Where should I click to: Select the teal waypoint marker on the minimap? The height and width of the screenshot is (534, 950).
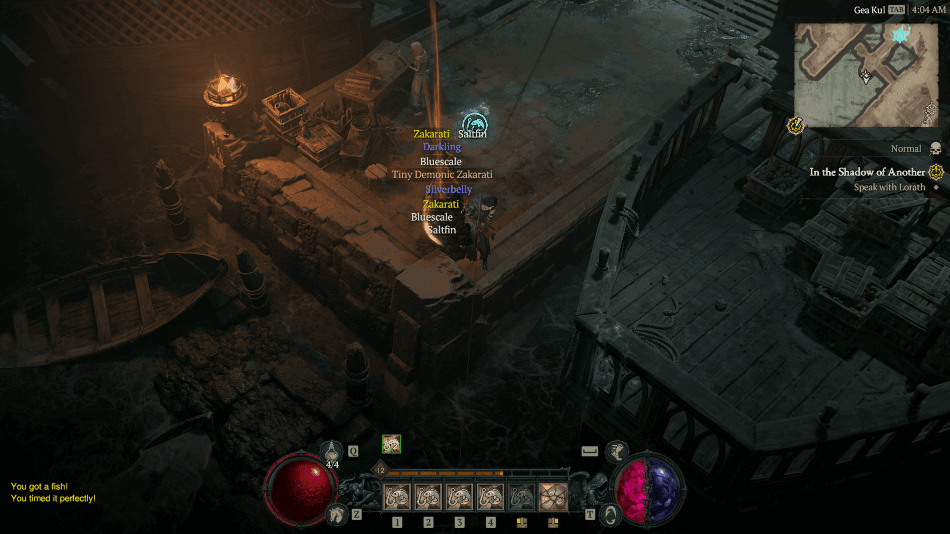900,36
